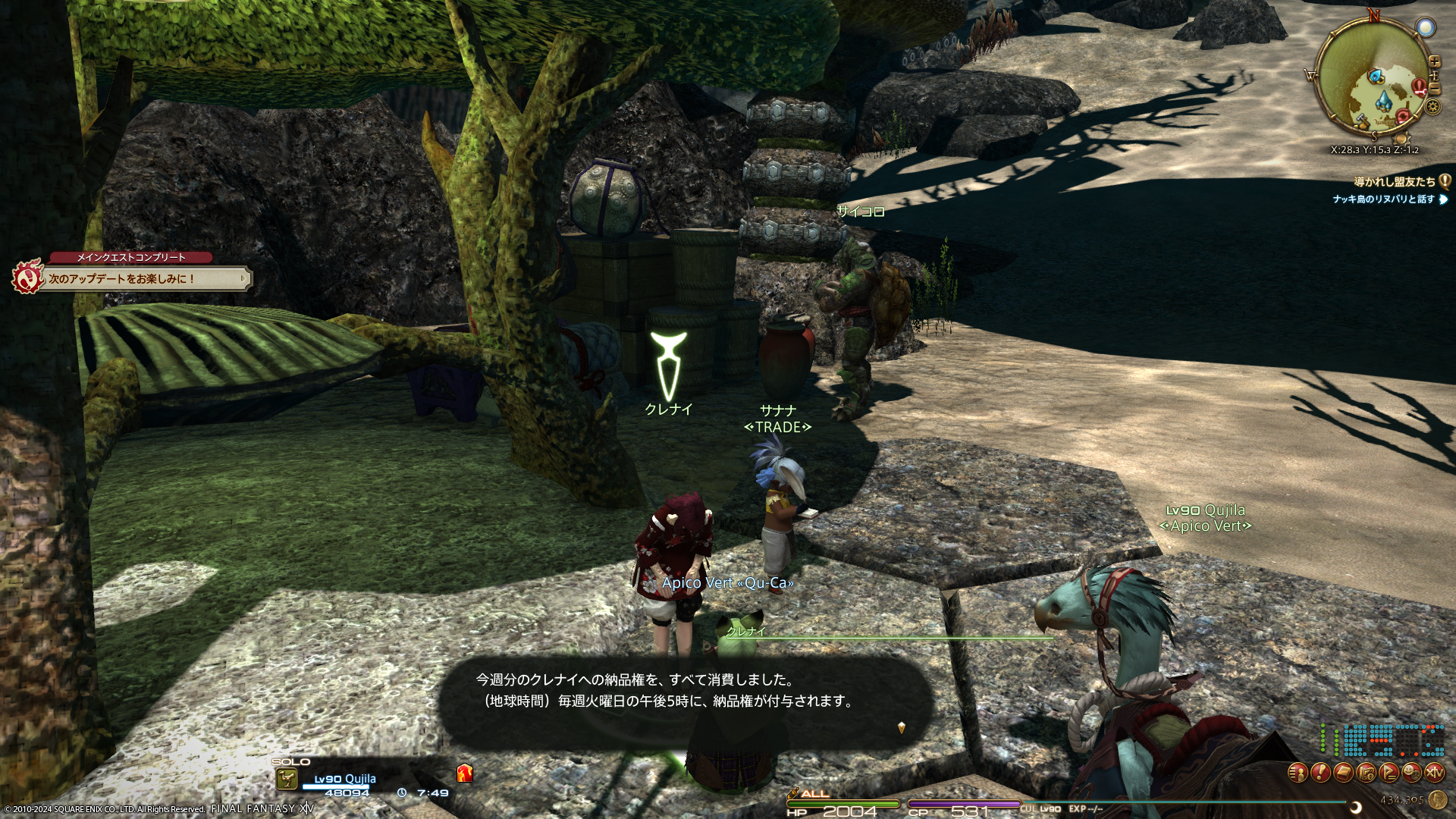Open the Travel map menu icon

click(1367, 773)
